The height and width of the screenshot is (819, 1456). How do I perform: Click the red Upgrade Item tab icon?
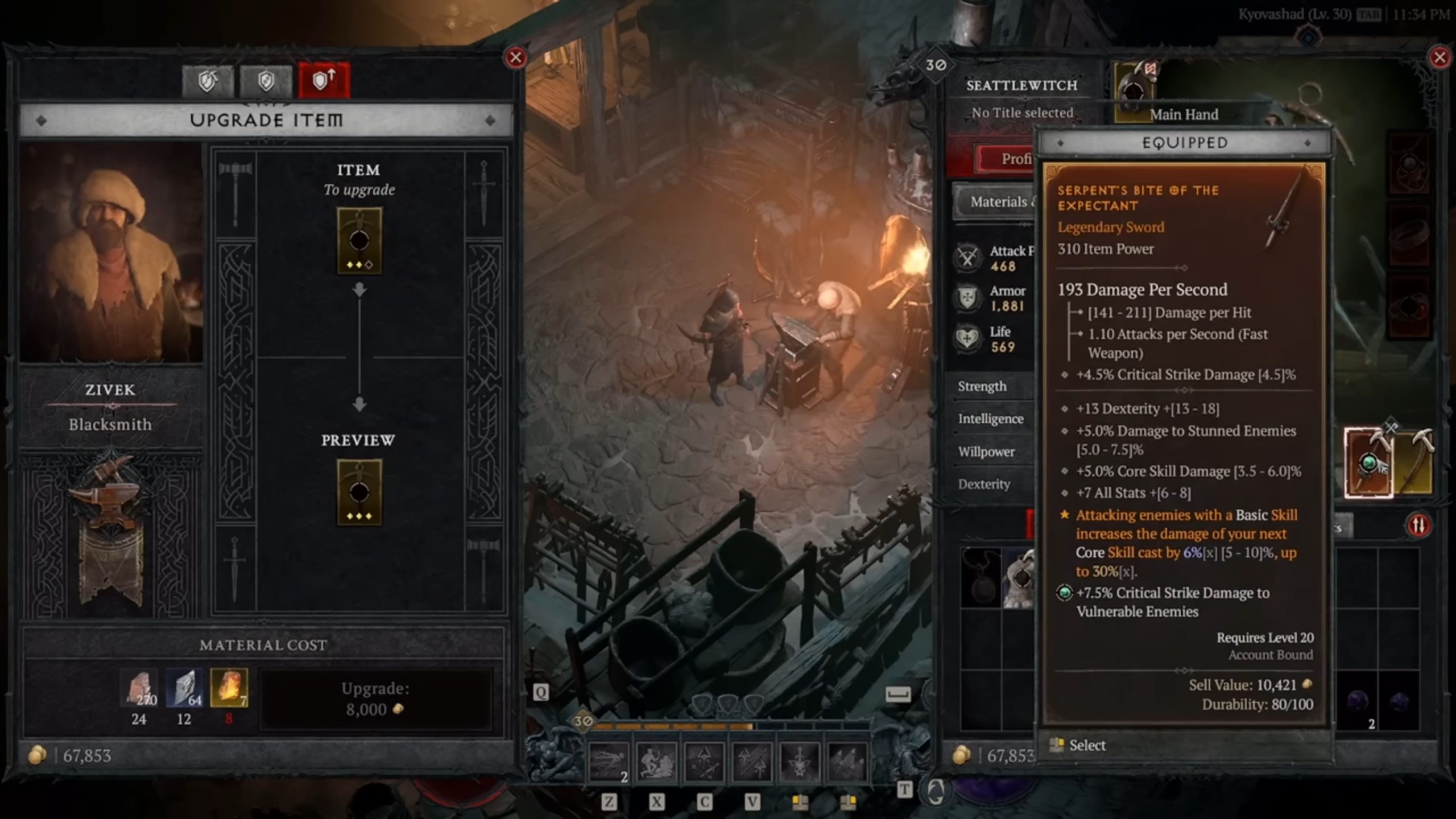pyautogui.click(x=323, y=80)
